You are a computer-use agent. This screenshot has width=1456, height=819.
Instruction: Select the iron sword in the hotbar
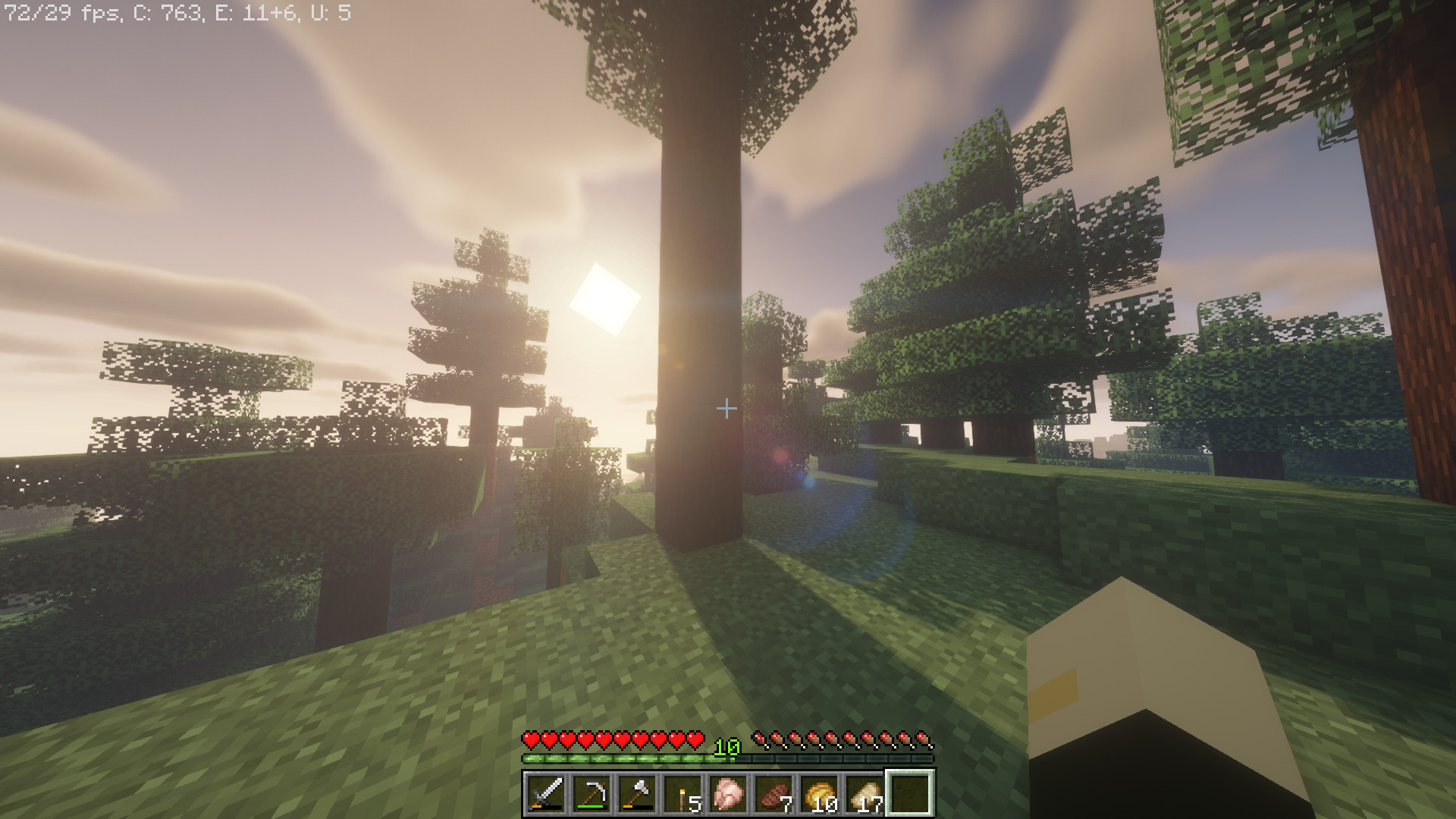[547, 792]
